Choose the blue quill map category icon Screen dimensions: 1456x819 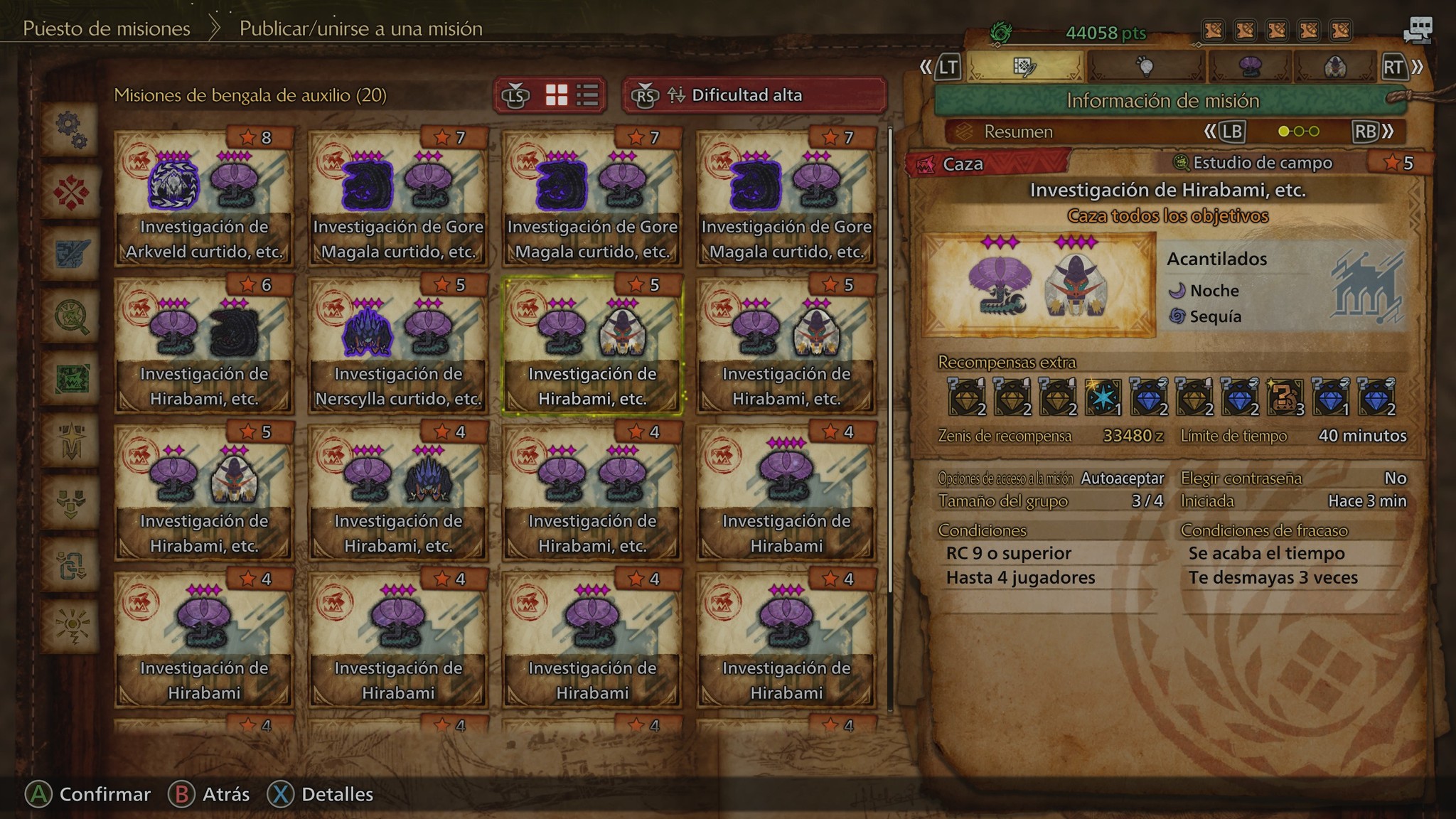tap(71, 254)
